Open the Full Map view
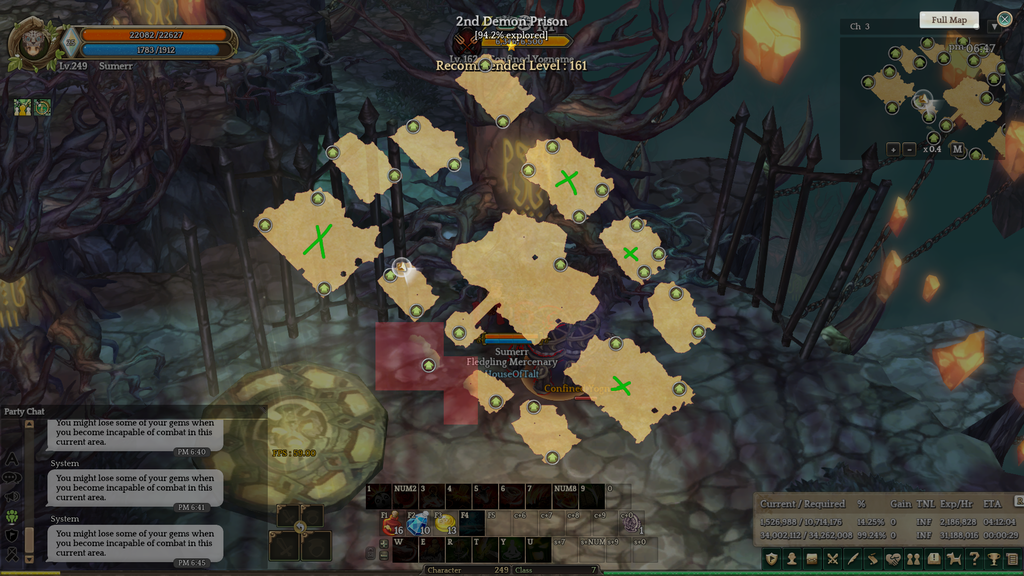1024x576 pixels. point(949,20)
